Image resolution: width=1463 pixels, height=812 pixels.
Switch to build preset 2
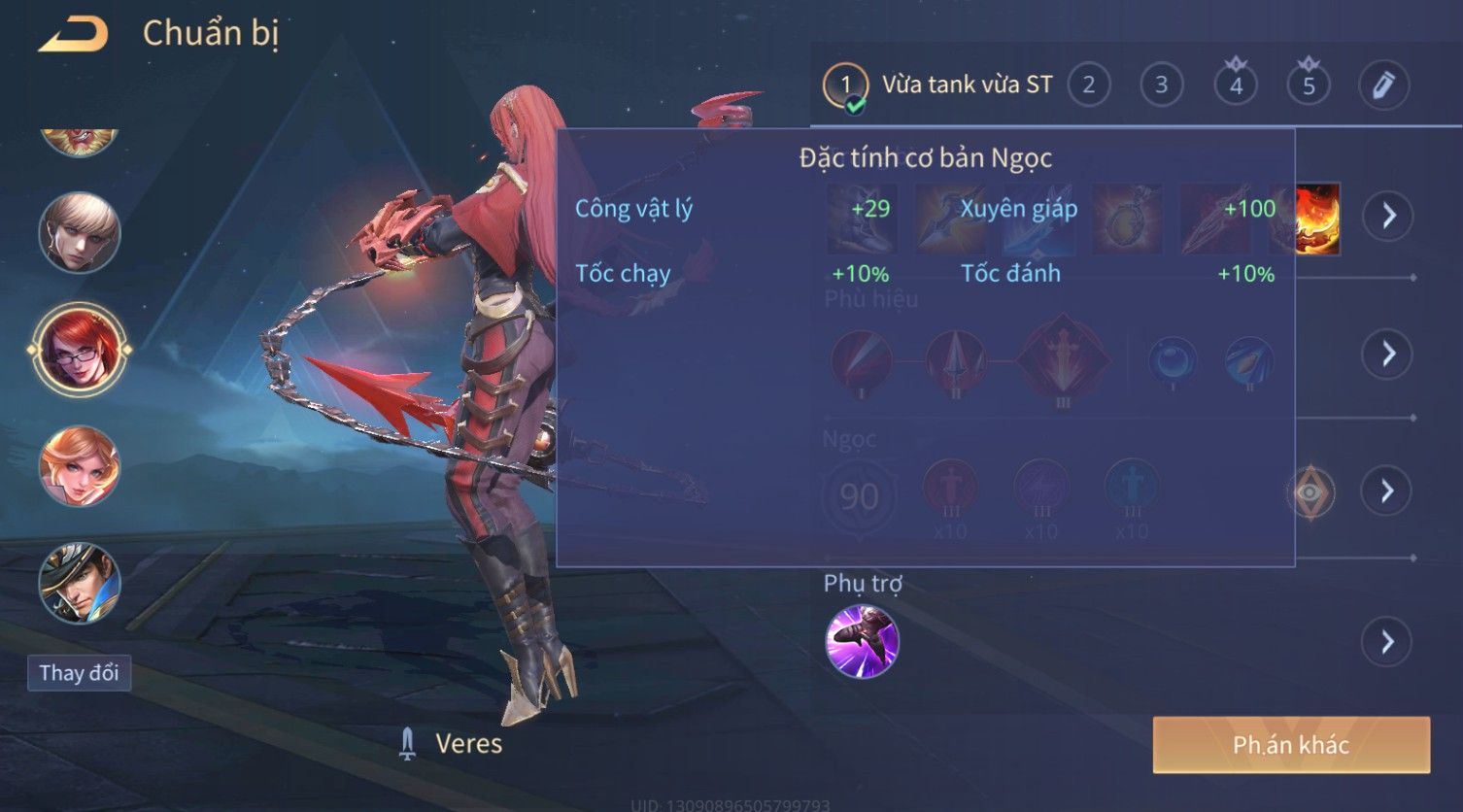1088,85
